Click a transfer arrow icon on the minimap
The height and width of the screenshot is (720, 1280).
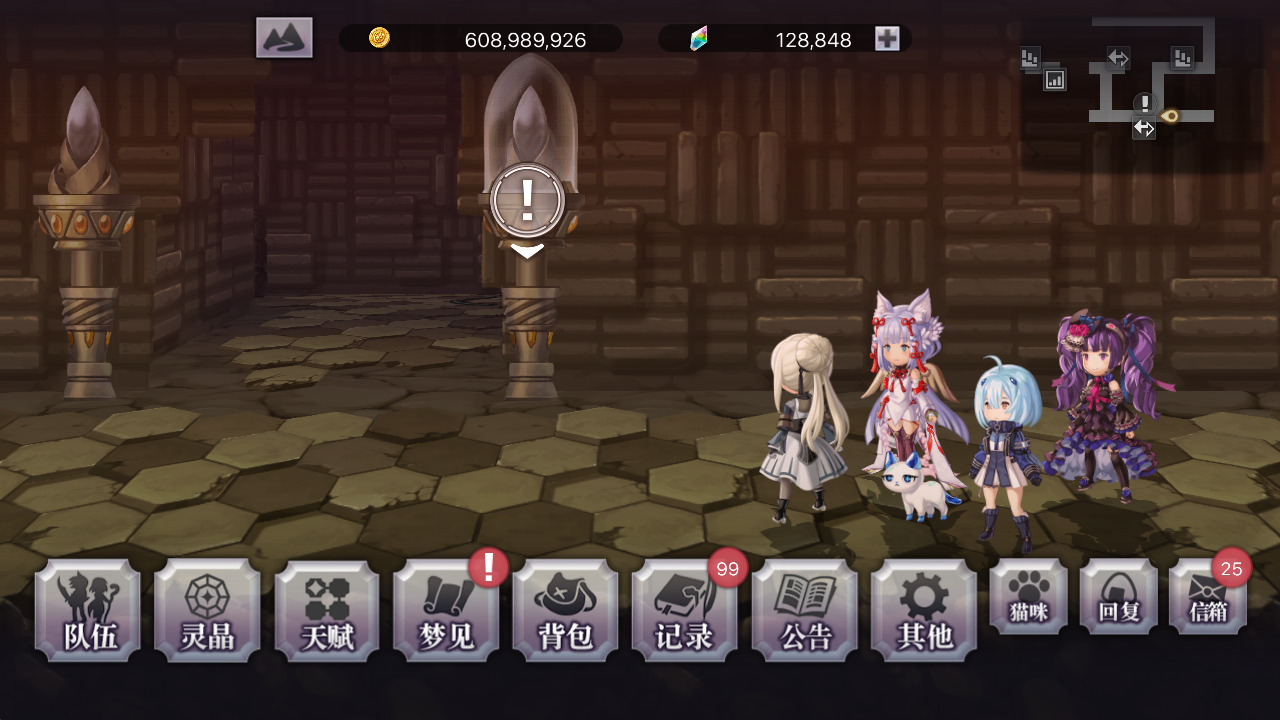click(1118, 58)
